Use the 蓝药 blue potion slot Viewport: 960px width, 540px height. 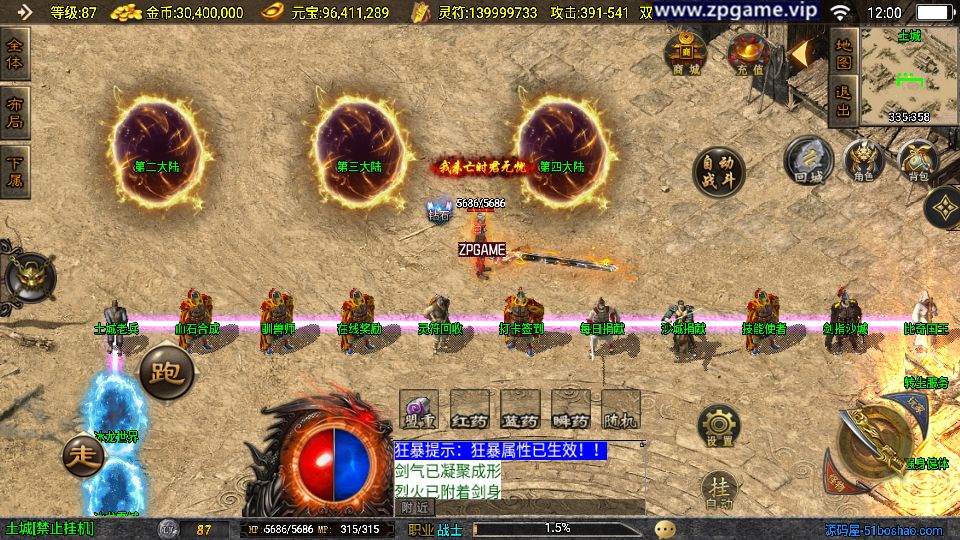pos(520,410)
